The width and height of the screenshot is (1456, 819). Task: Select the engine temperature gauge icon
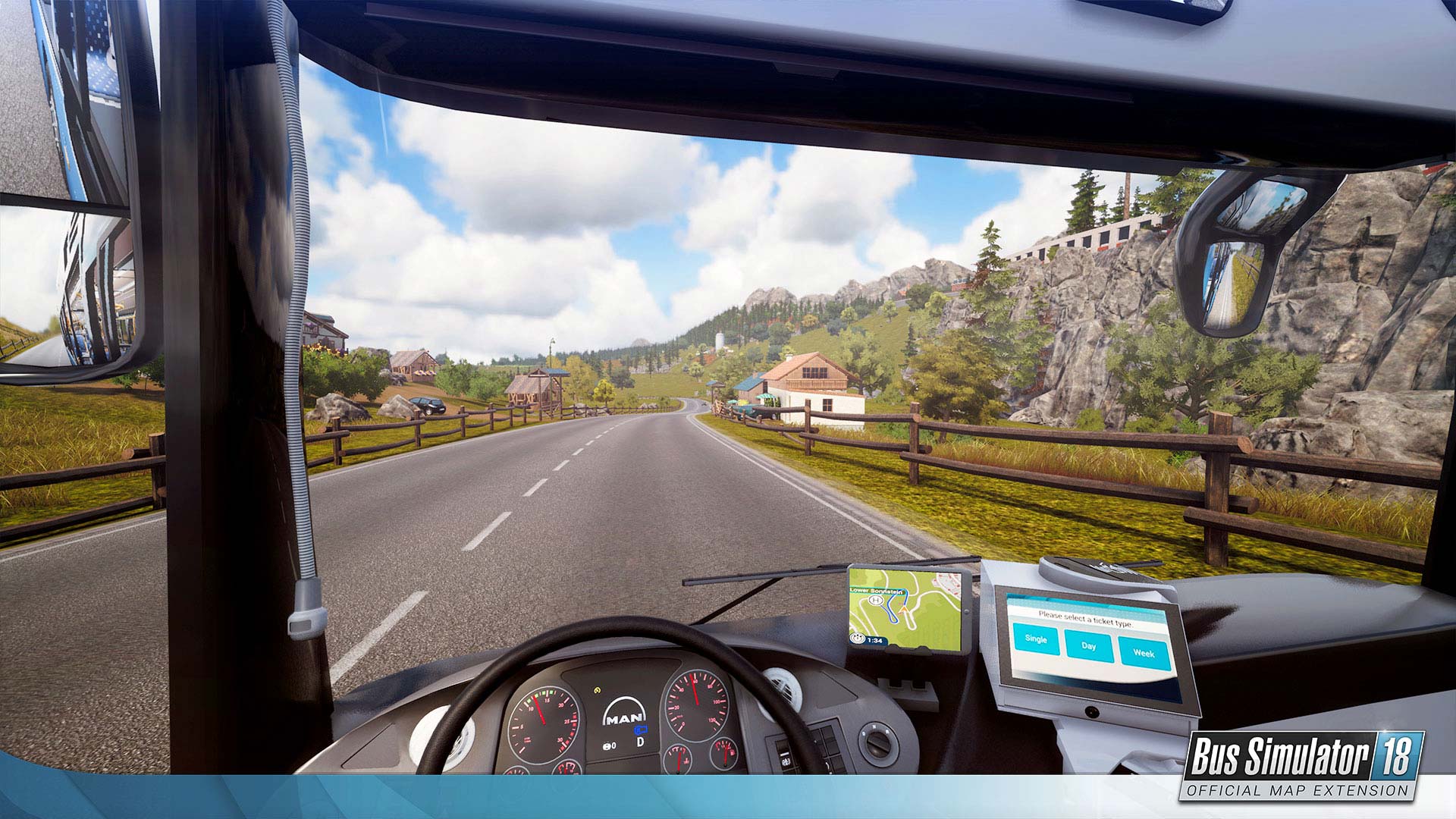(x=679, y=760)
